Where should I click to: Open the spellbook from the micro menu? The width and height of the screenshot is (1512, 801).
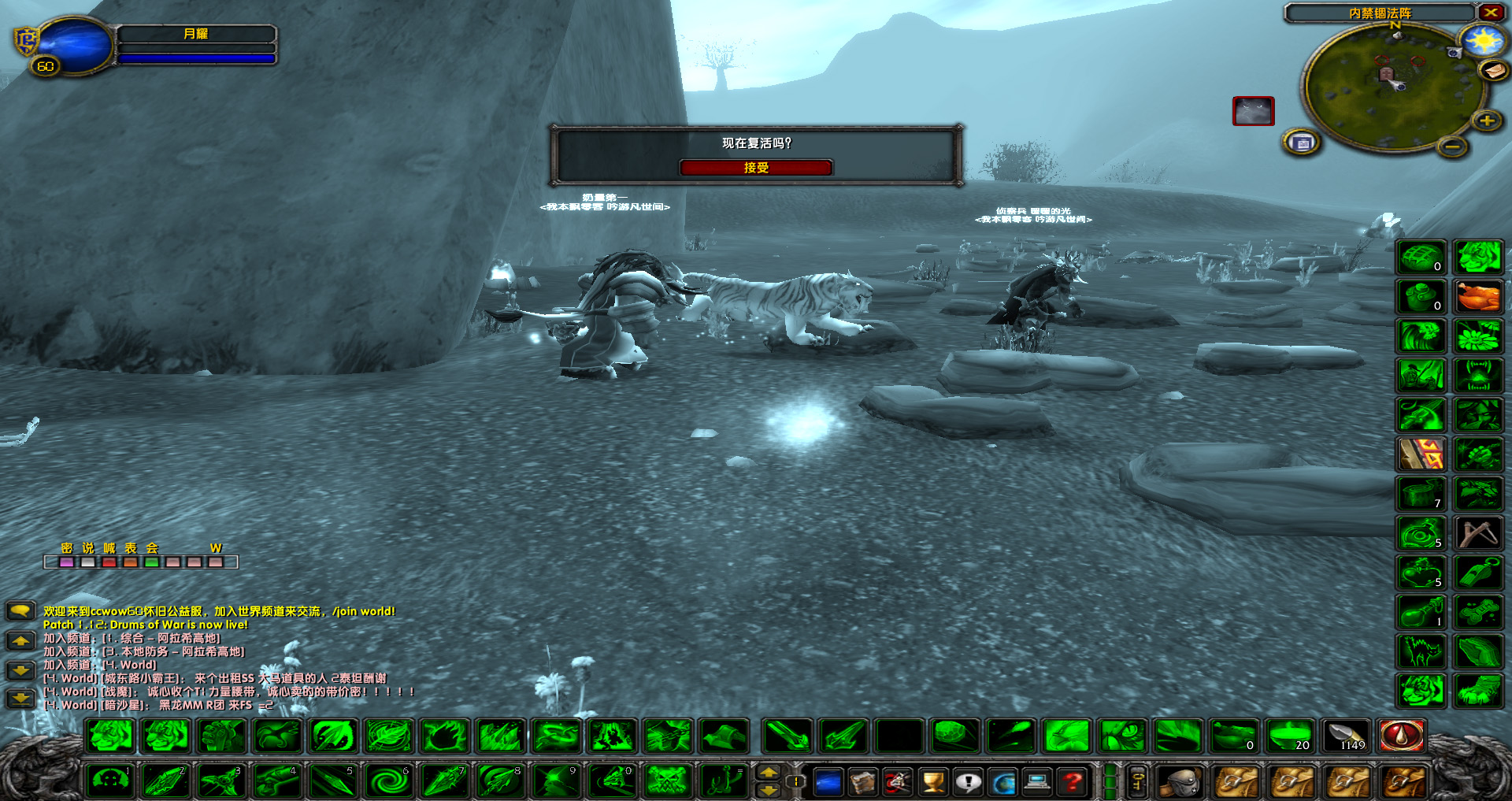pyautogui.click(x=862, y=783)
